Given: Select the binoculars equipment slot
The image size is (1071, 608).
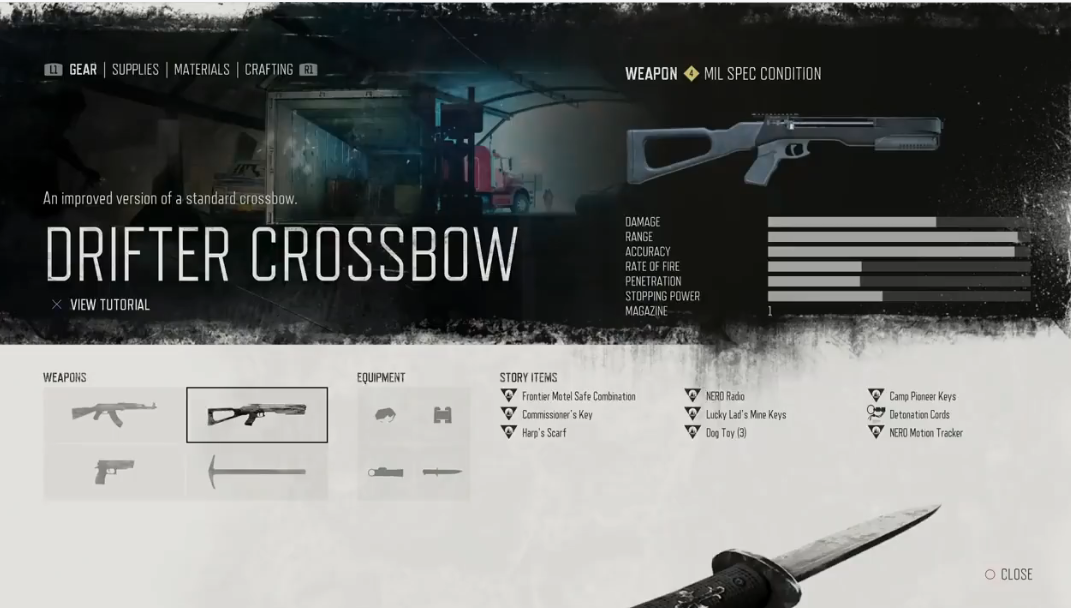Looking at the screenshot, I should point(442,415).
